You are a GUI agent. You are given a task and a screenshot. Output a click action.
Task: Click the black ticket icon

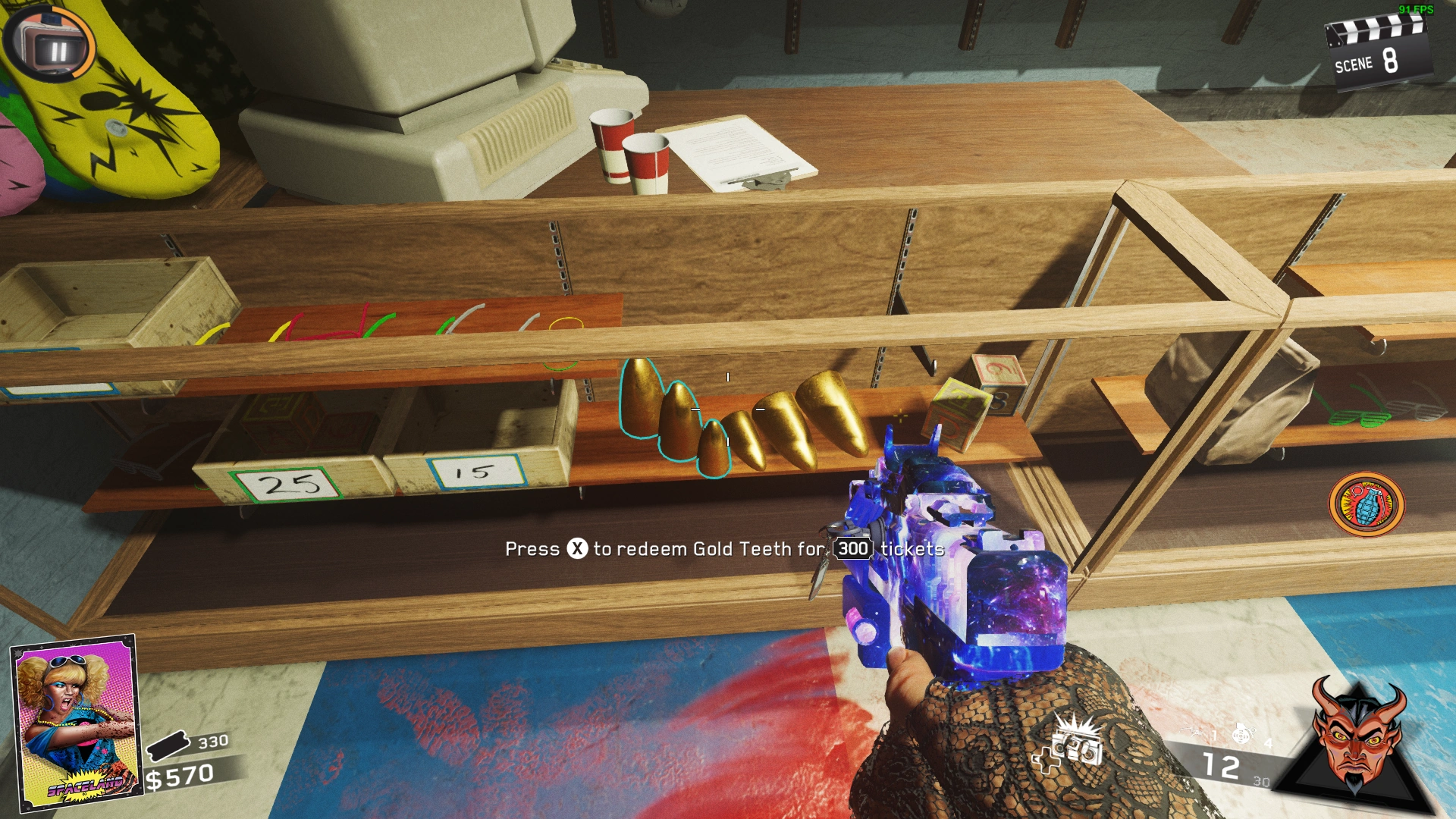pos(168,745)
